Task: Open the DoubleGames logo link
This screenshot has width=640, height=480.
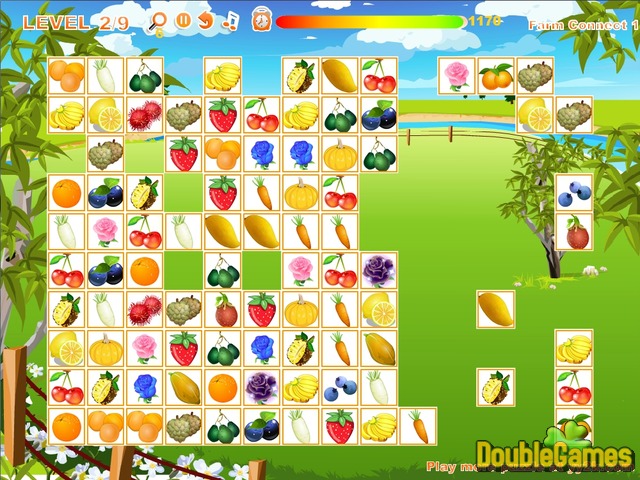Action: [554, 455]
